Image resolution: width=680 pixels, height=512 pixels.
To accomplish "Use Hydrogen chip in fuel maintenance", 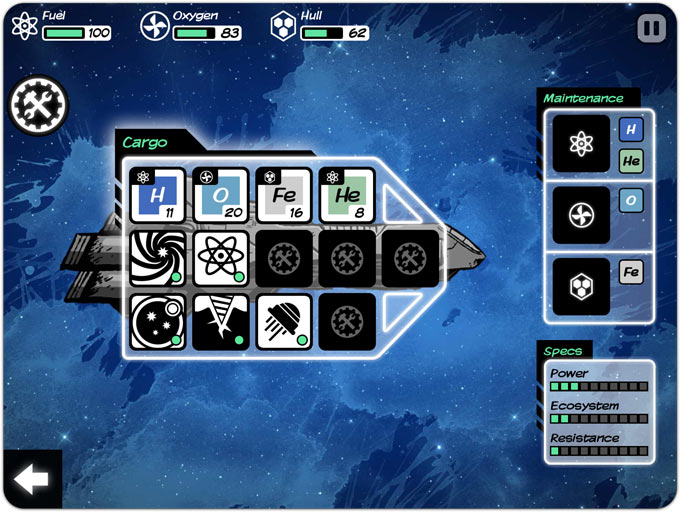I will coord(631,129).
